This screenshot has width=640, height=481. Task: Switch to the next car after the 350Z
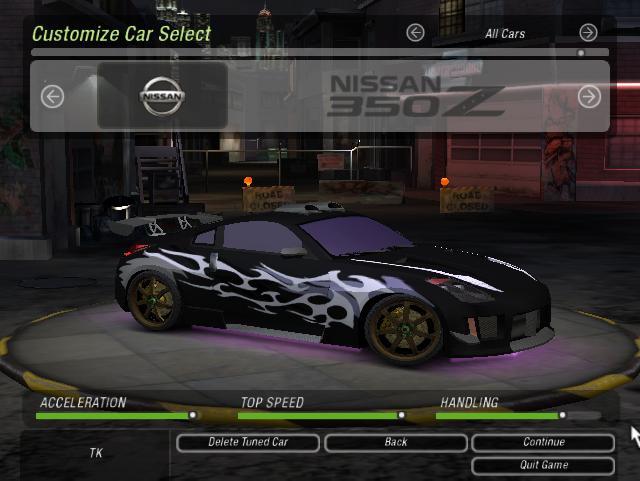[589, 96]
